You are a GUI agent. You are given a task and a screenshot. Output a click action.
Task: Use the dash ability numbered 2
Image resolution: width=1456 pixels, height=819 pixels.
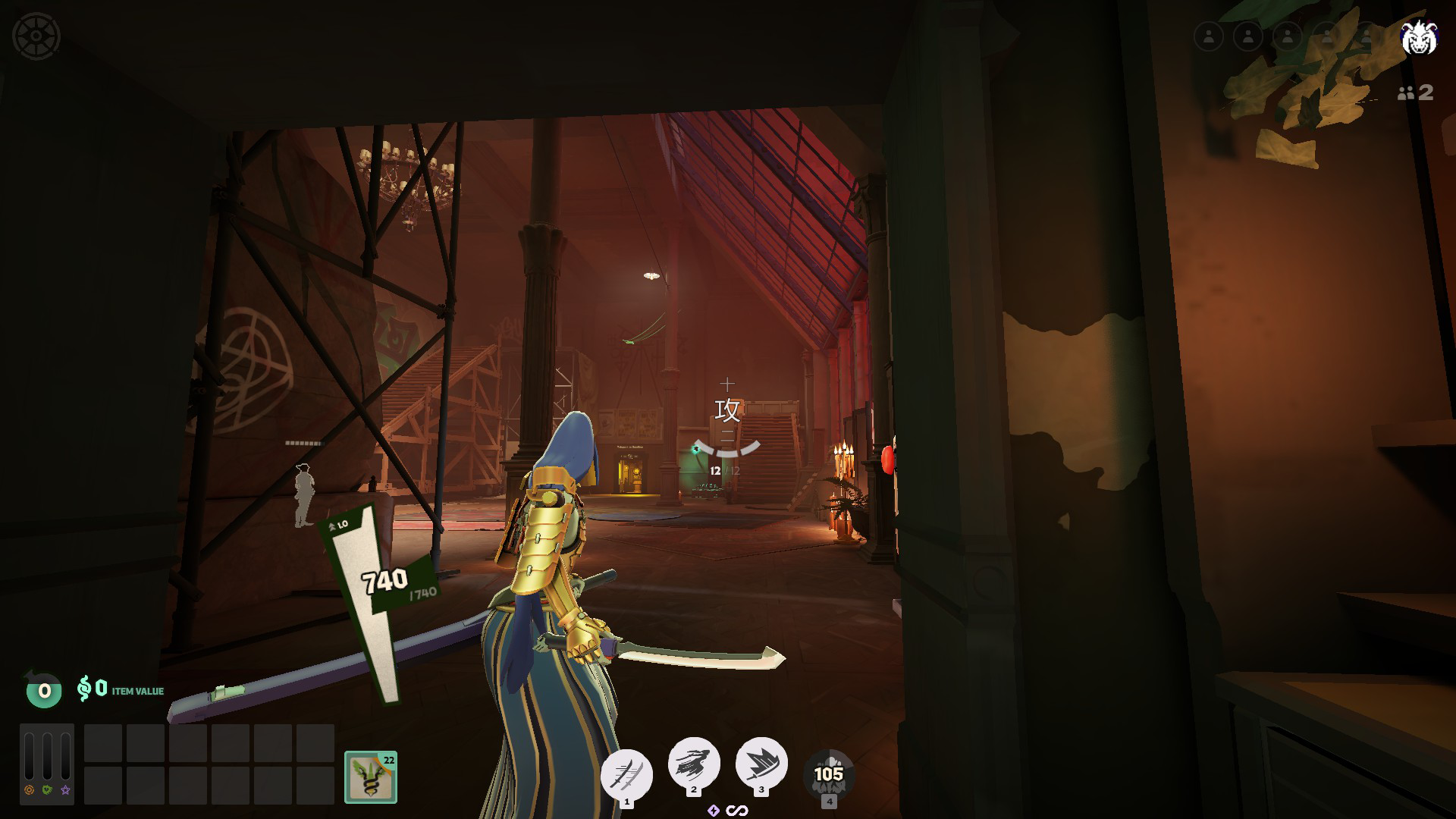[x=693, y=763]
